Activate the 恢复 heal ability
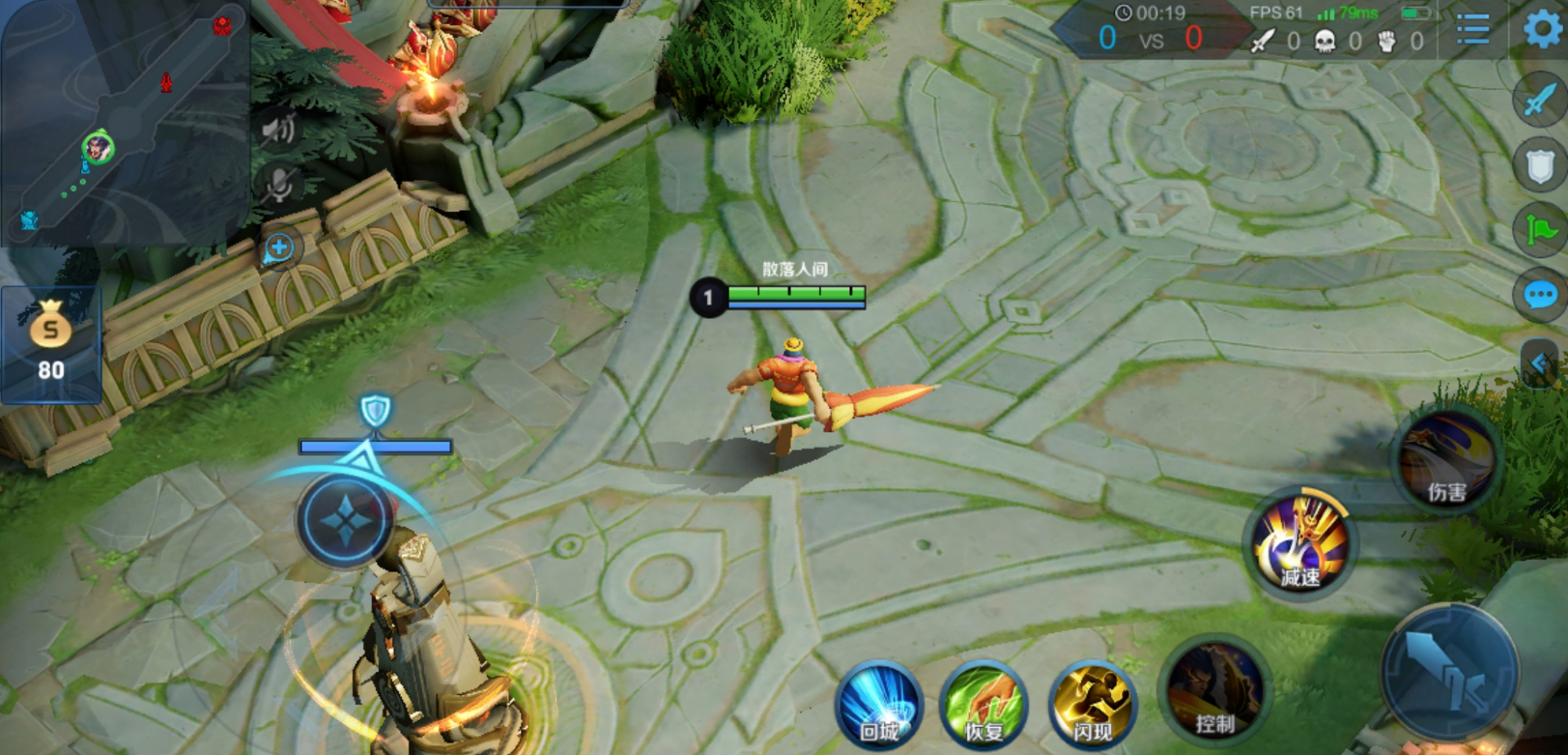This screenshot has height=755, width=1568. pos(984,704)
